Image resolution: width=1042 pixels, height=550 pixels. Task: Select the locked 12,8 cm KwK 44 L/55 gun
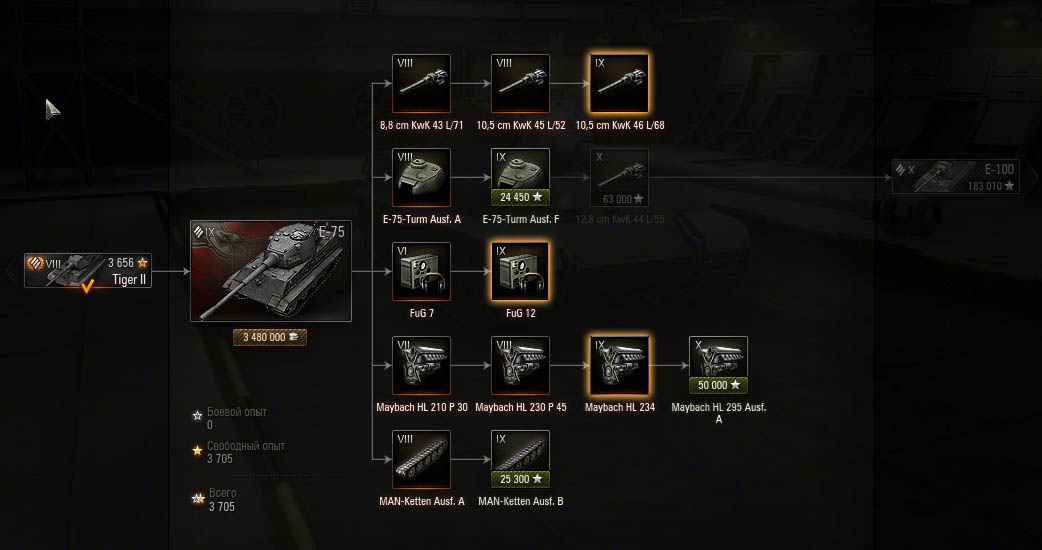(x=619, y=177)
